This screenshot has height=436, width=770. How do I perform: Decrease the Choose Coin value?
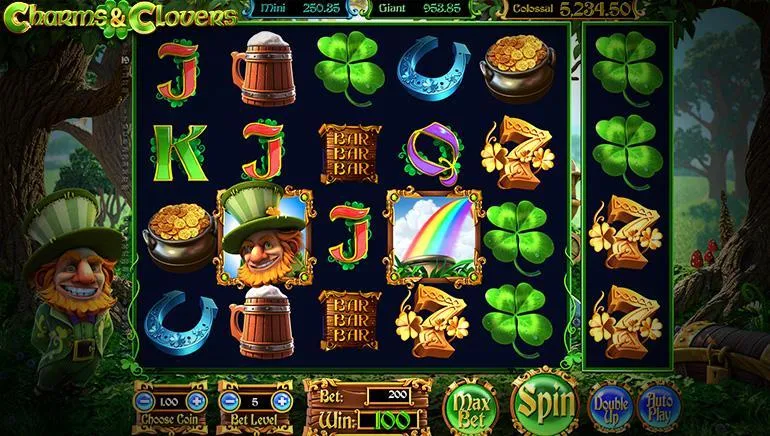click(x=142, y=401)
